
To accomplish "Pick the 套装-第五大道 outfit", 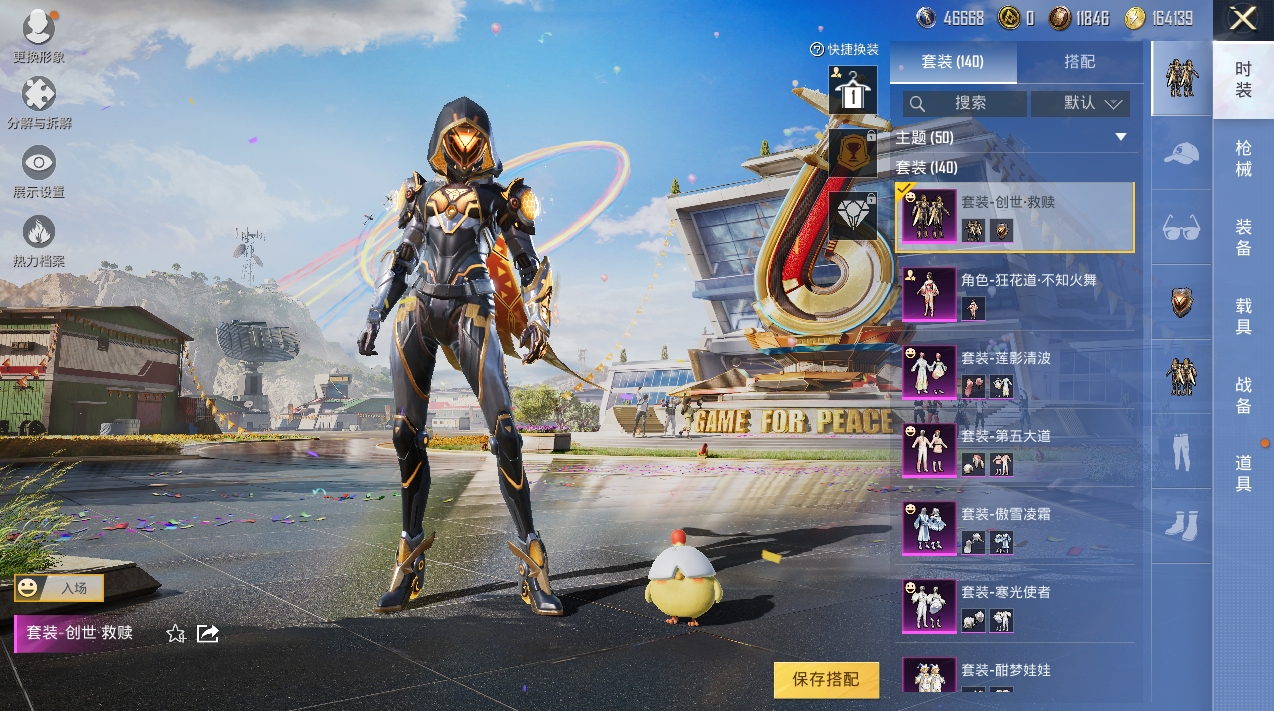I will click(1015, 450).
